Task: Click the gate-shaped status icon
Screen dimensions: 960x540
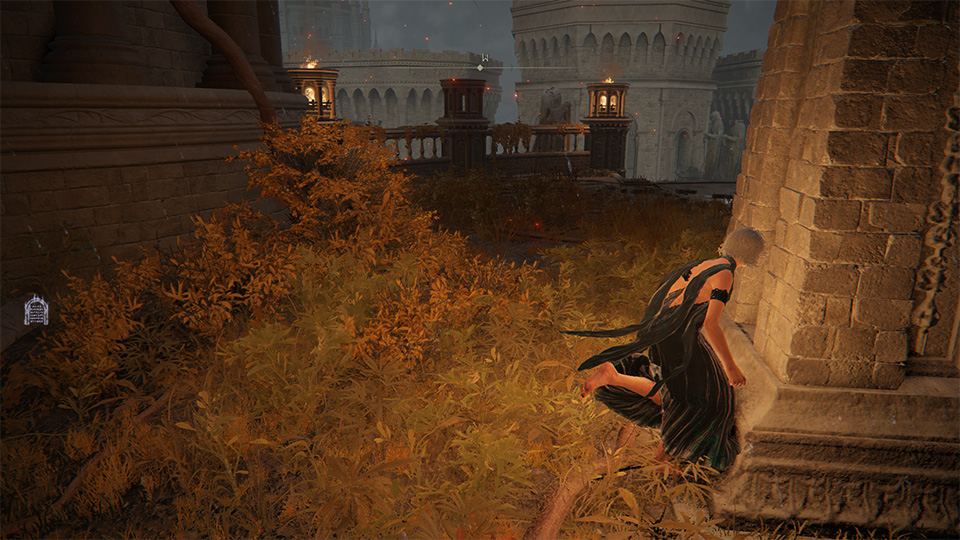Action: pos(36,310)
